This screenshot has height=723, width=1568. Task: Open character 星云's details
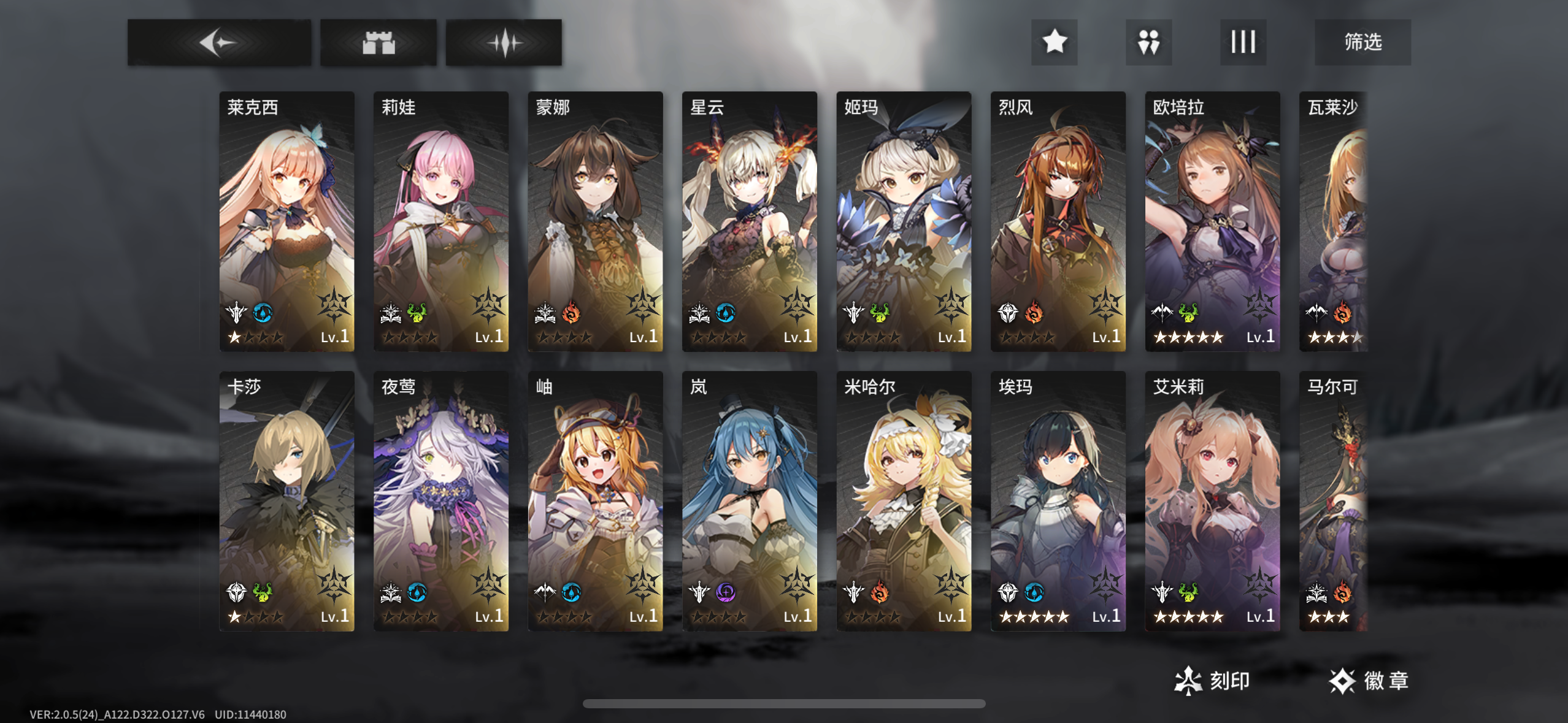(x=748, y=221)
